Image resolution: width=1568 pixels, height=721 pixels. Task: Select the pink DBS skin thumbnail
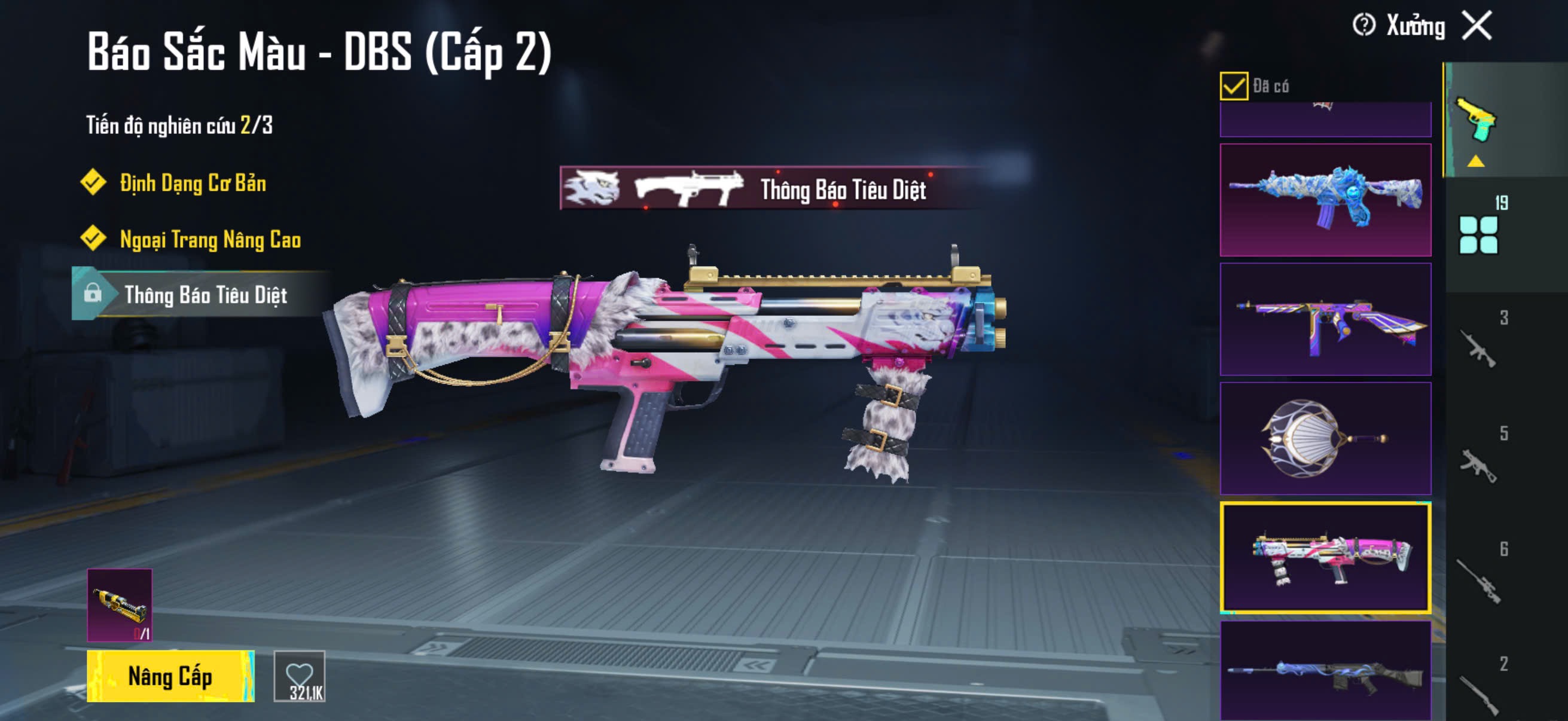[1325, 557]
